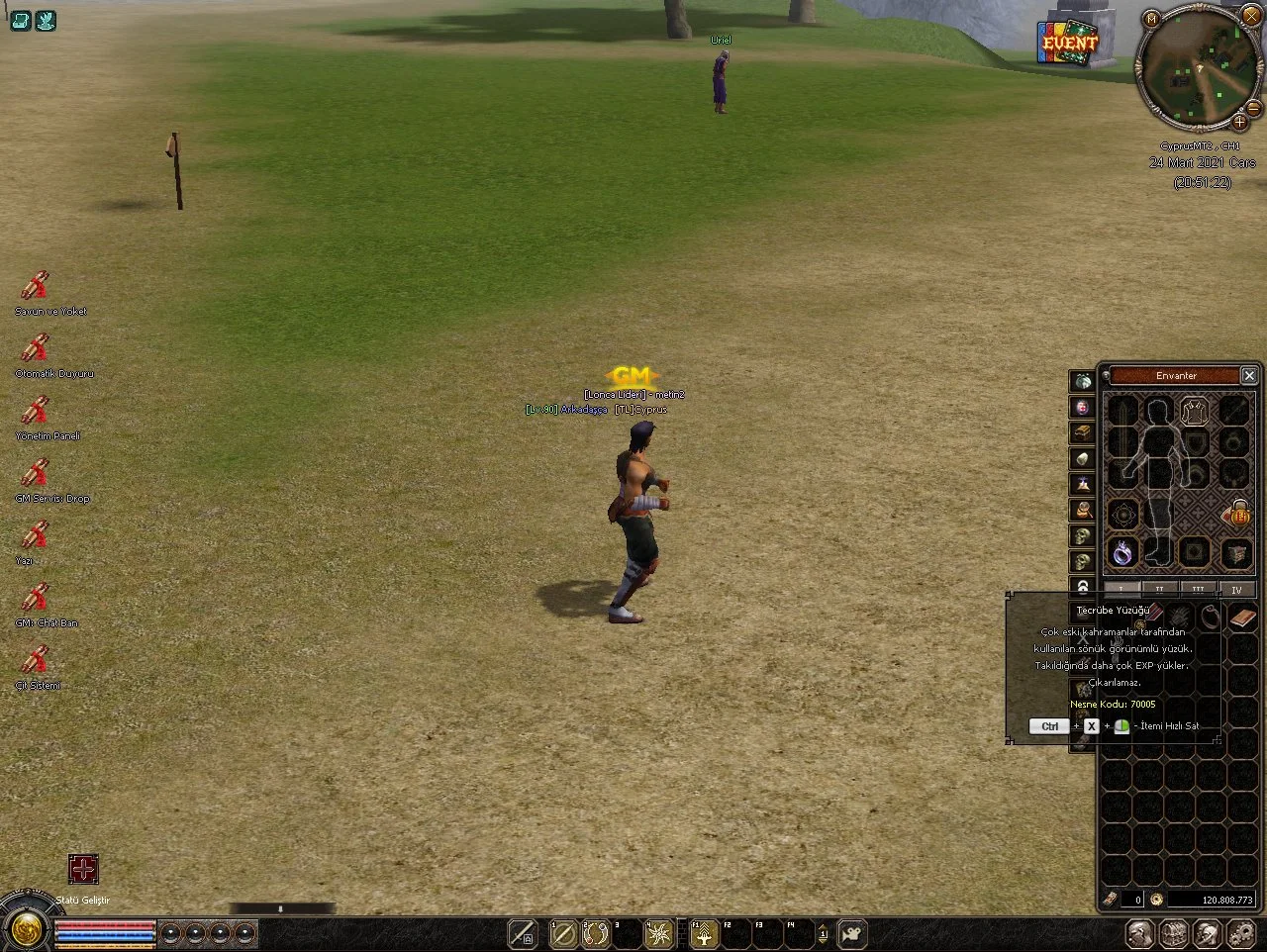The width and height of the screenshot is (1267, 952).
Task: Zoom out the minimap with minus button
Action: click(1254, 107)
